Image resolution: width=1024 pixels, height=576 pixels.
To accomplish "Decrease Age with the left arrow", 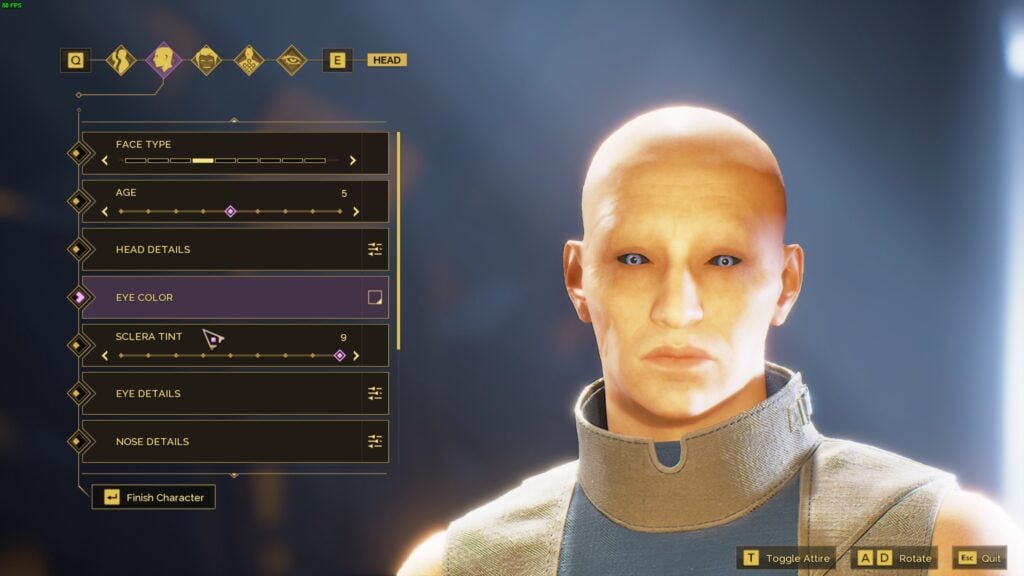I will tap(105, 211).
